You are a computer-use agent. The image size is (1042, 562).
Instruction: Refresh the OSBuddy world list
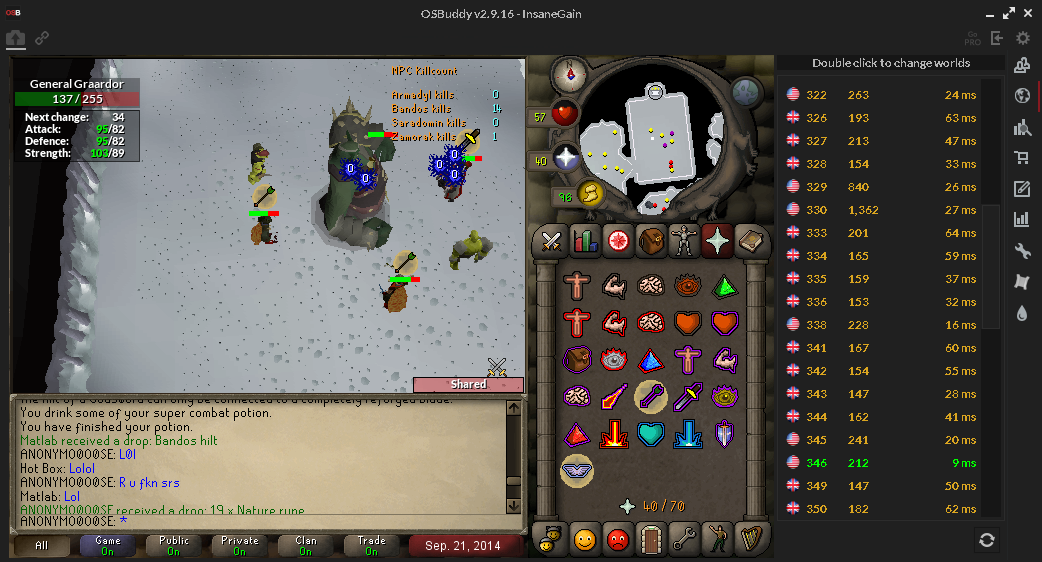click(x=987, y=540)
